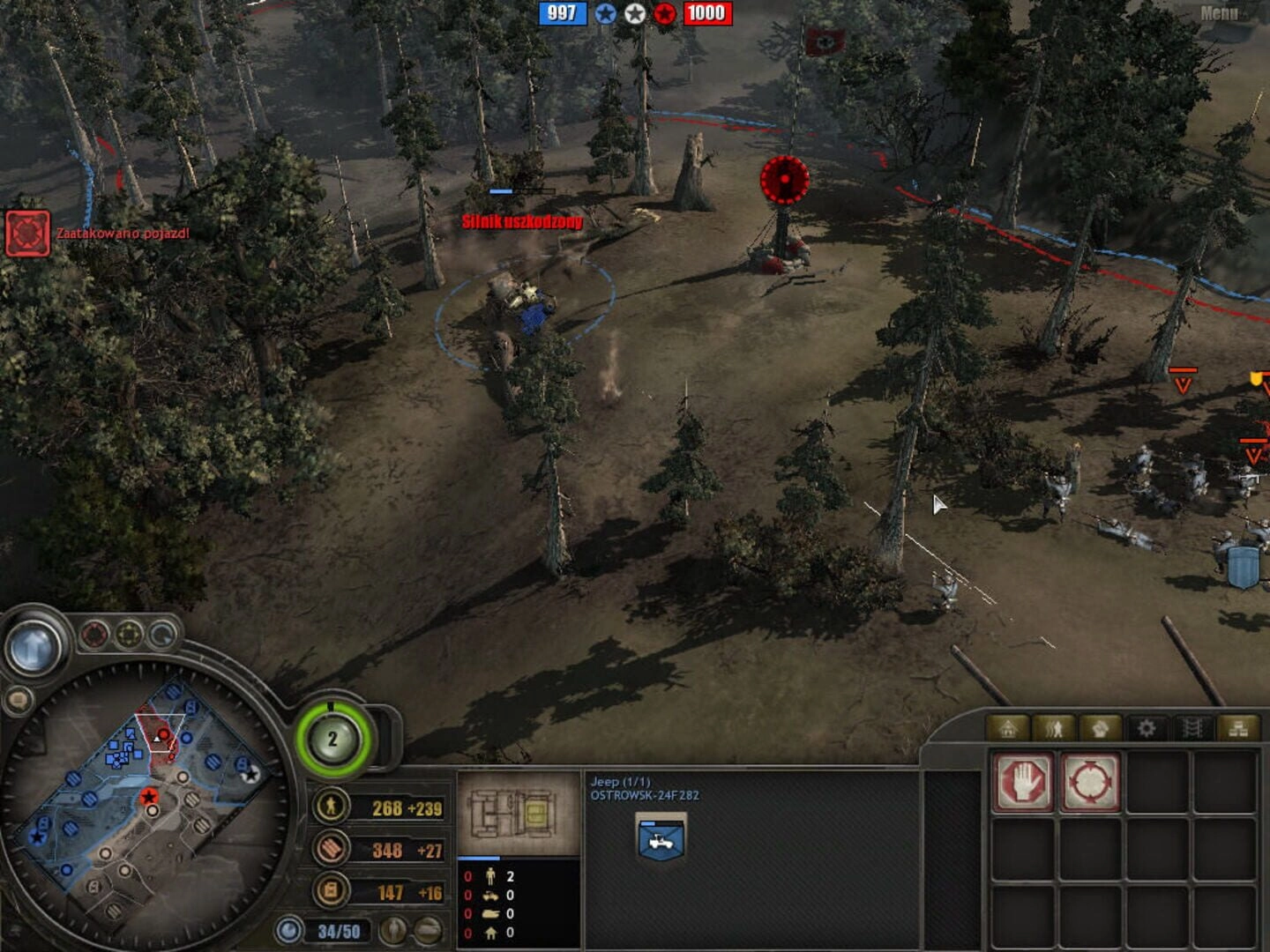Screen dimensions: 1270x952
Task: Choose the barbed-wire icon tab
Action: click(x=1192, y=728)
